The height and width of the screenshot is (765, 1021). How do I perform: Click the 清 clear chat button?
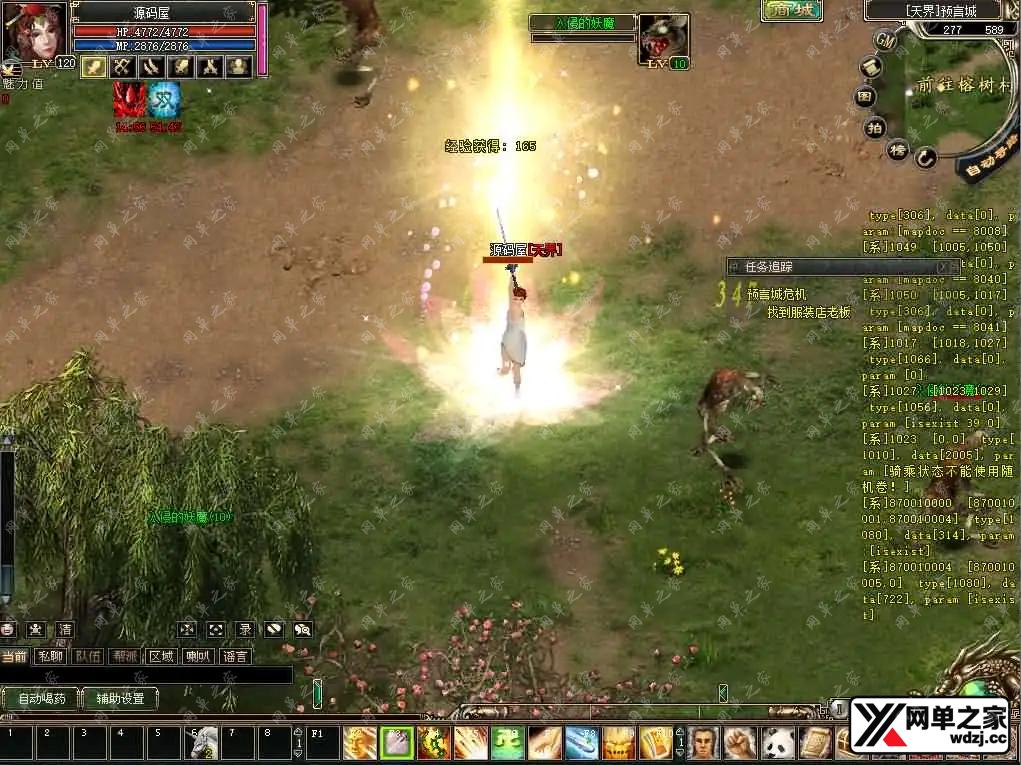[65, 630]
